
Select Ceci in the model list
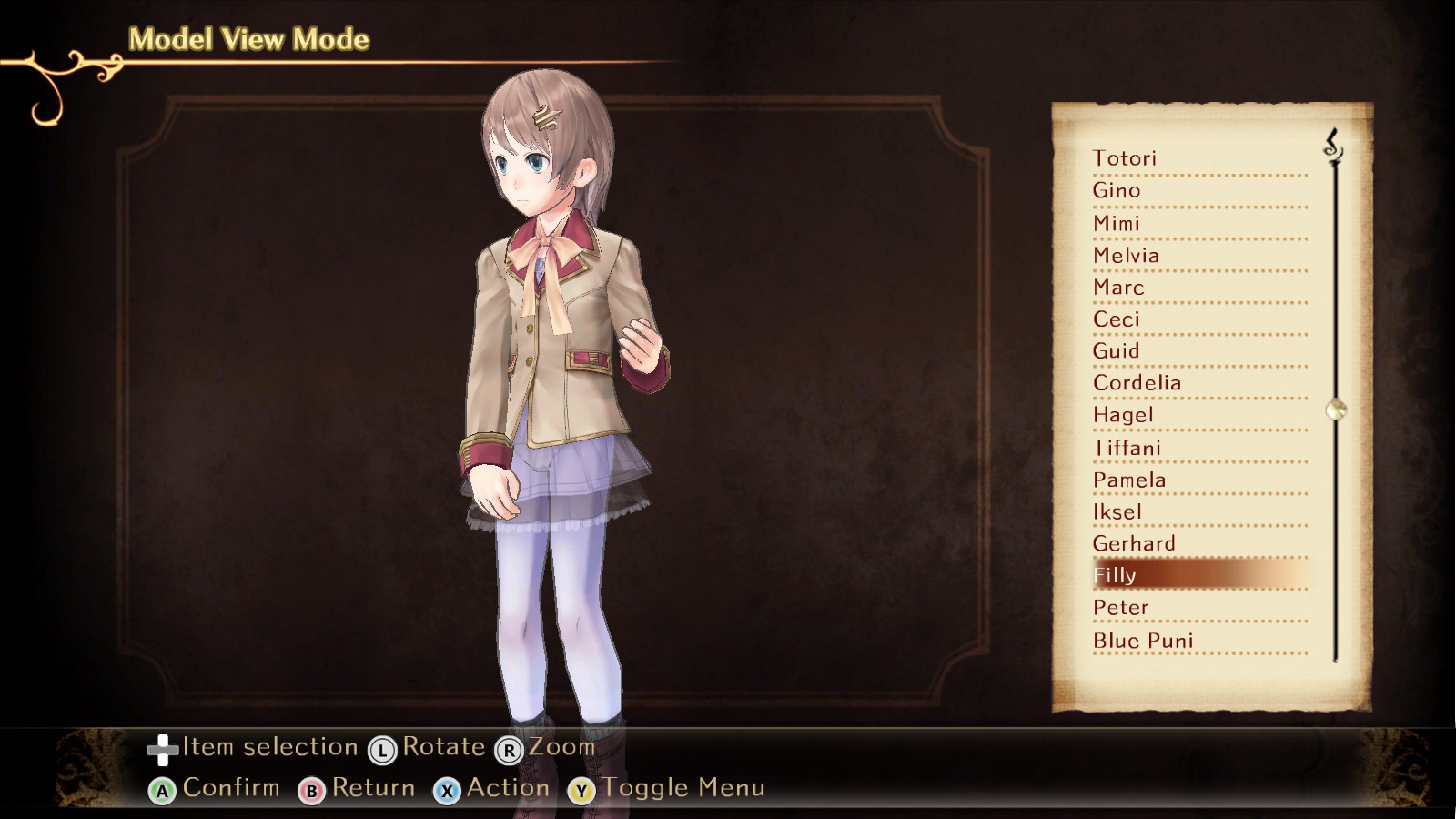(x=1117, y=319)
